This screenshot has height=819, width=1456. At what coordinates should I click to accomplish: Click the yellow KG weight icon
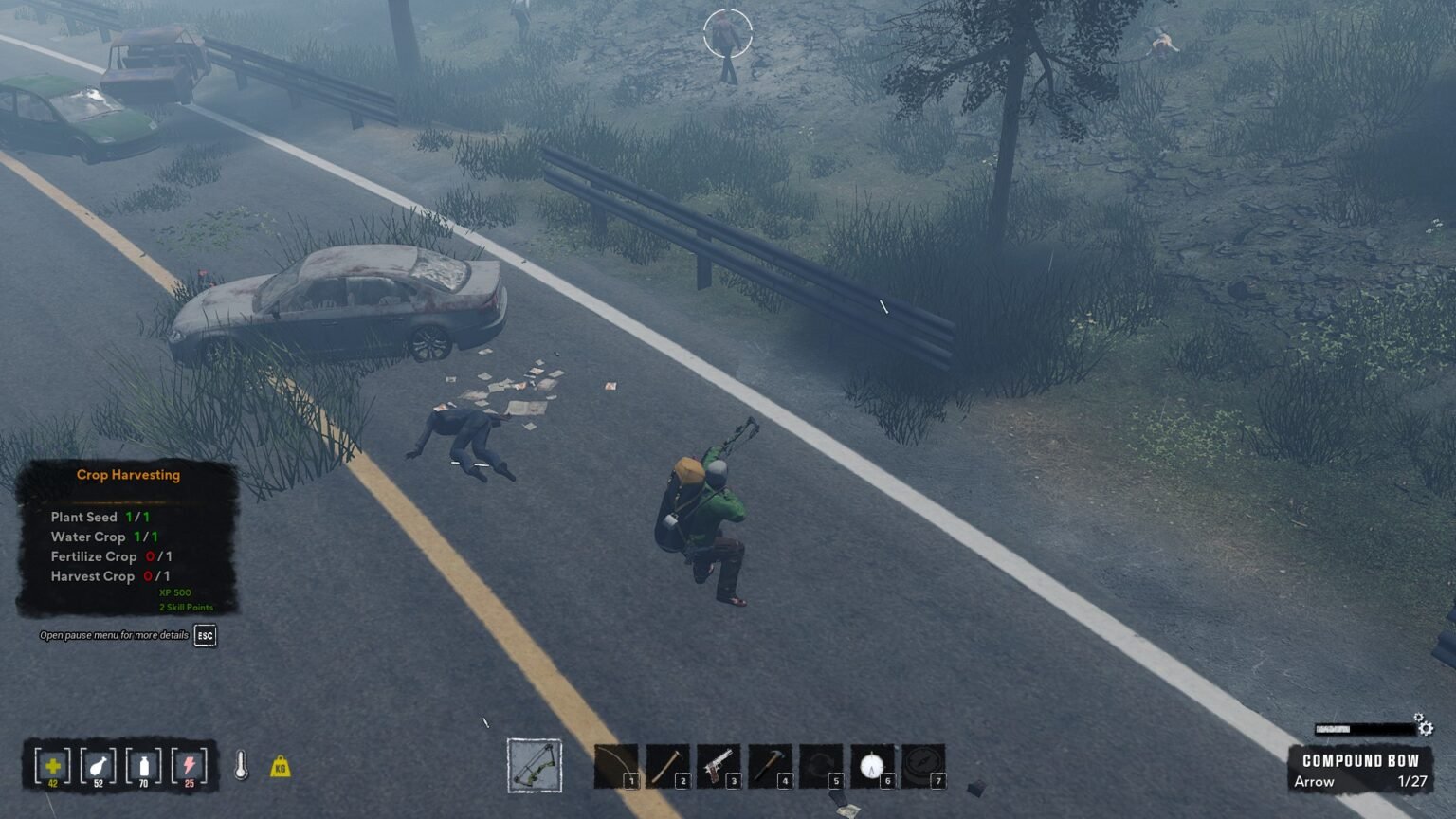pos(280,766)
